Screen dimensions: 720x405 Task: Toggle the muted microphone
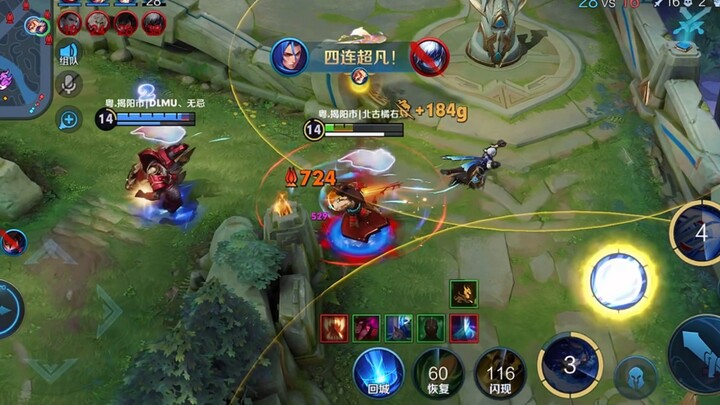click(68, 85)
